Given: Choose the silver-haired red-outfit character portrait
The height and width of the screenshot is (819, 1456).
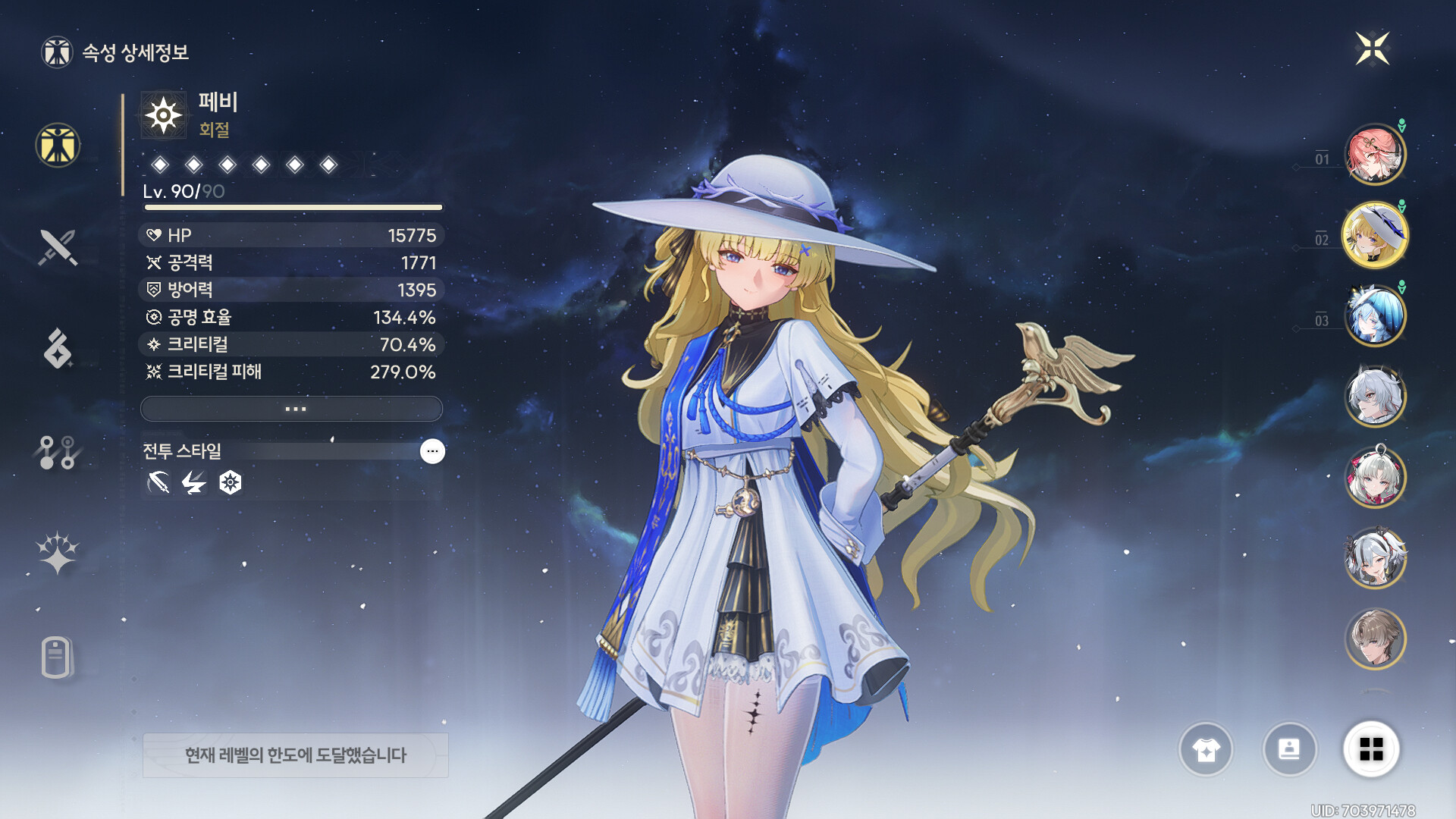Looking at the screenshot, I should [x=1374, y=478].
